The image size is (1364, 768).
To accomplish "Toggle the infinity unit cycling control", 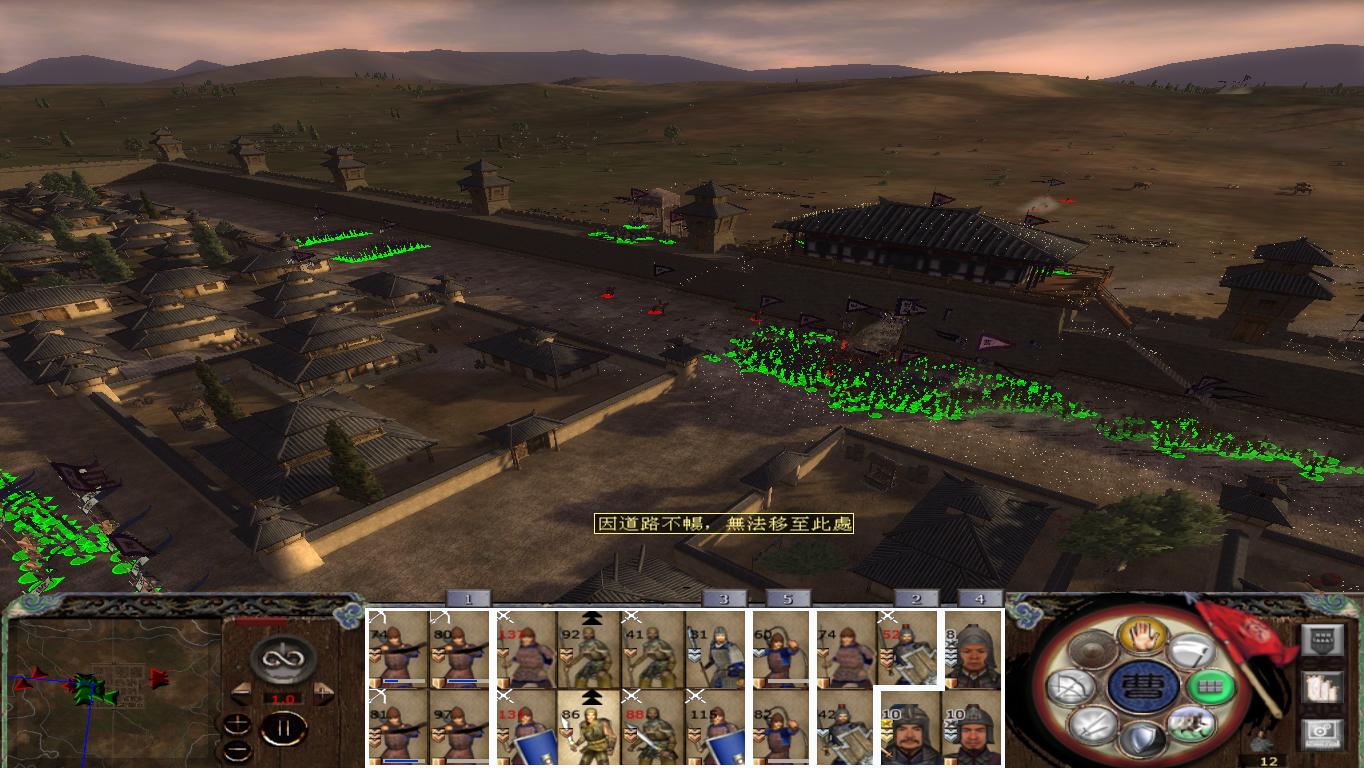I will (x=284, y=660).
